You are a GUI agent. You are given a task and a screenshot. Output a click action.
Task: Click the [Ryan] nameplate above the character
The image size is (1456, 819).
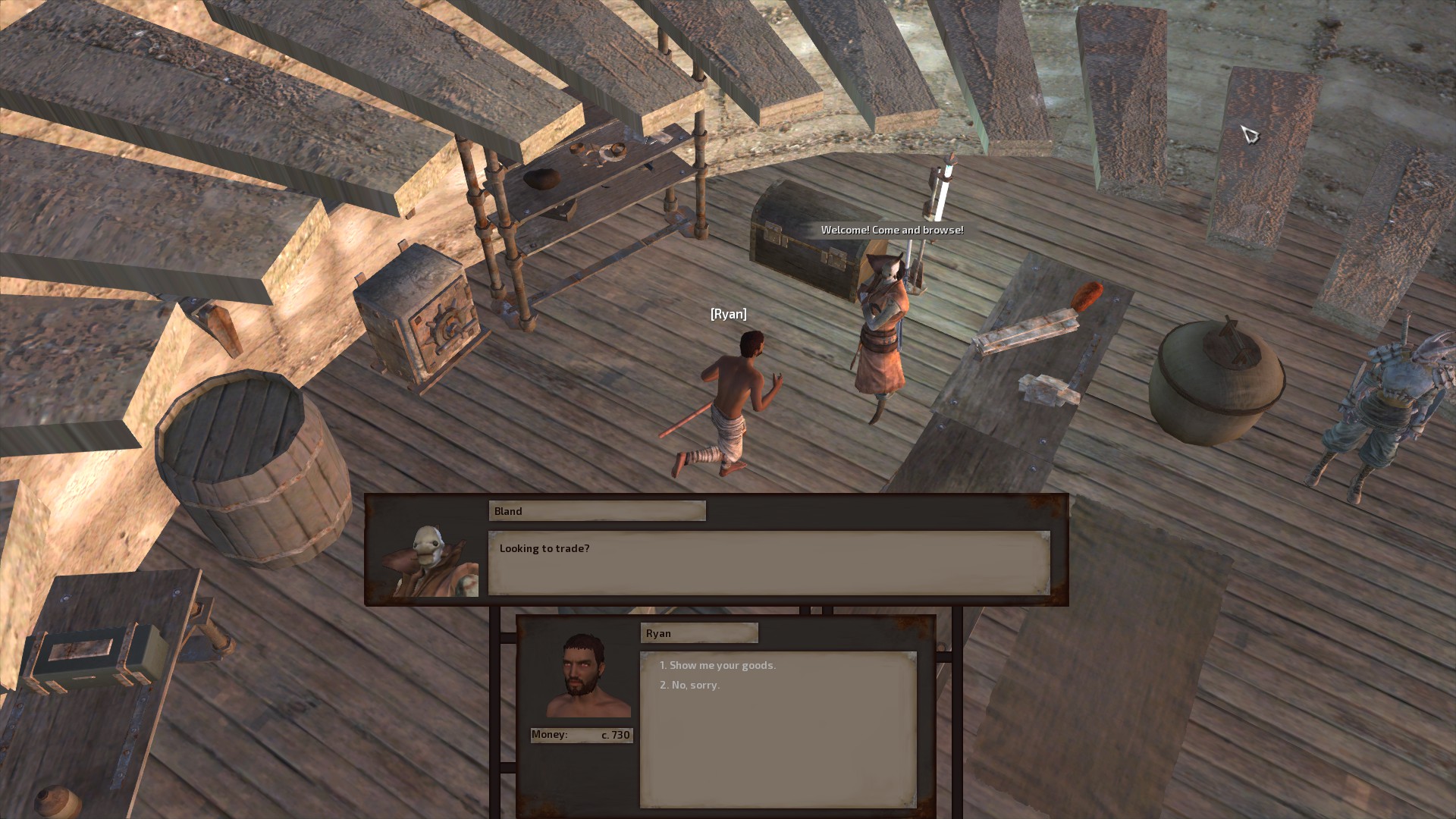pyautogui.click(x=727, y=313)
